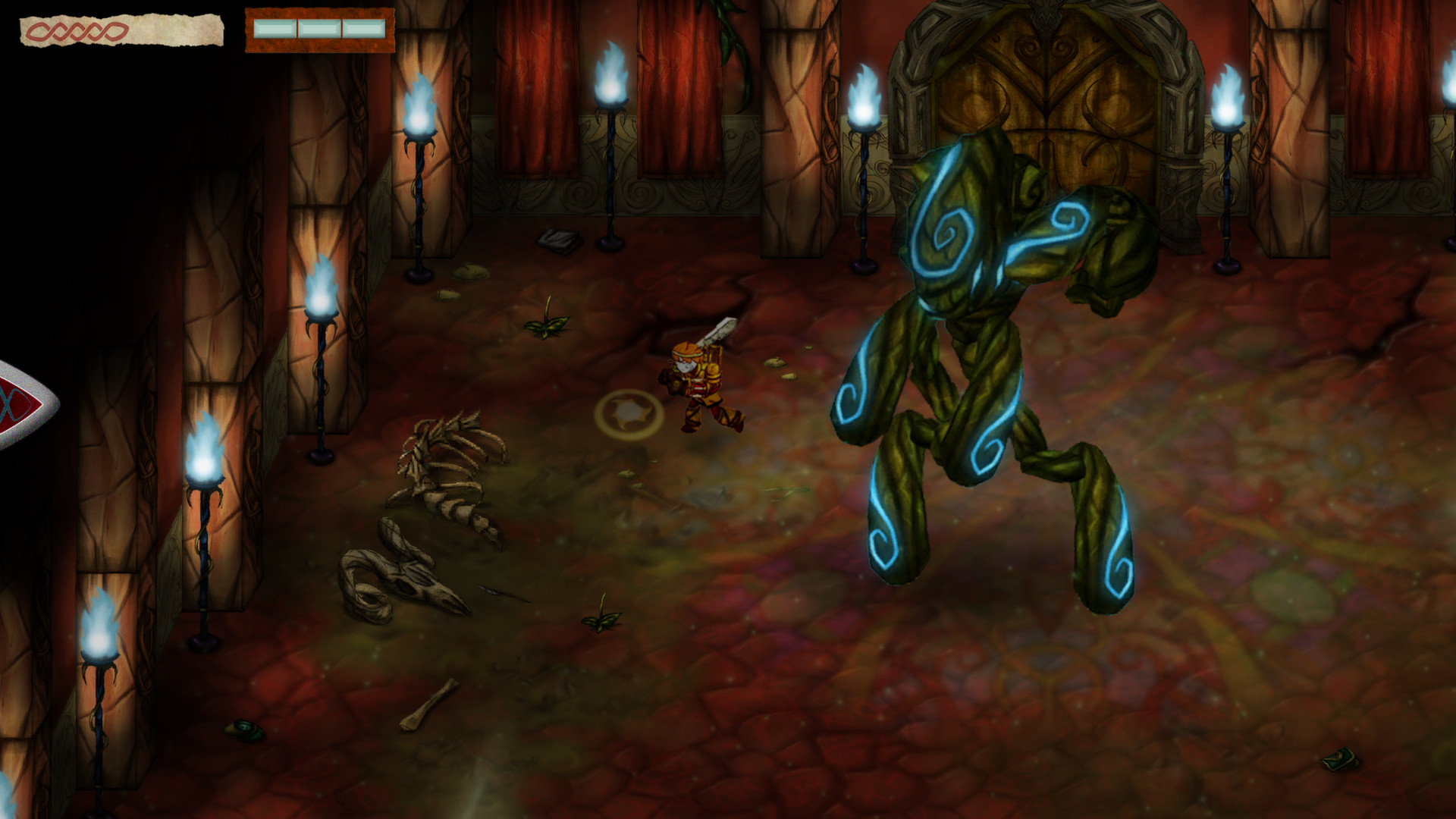
Task: Select the armored hero raising his sword
Action: tap(698, 379)
